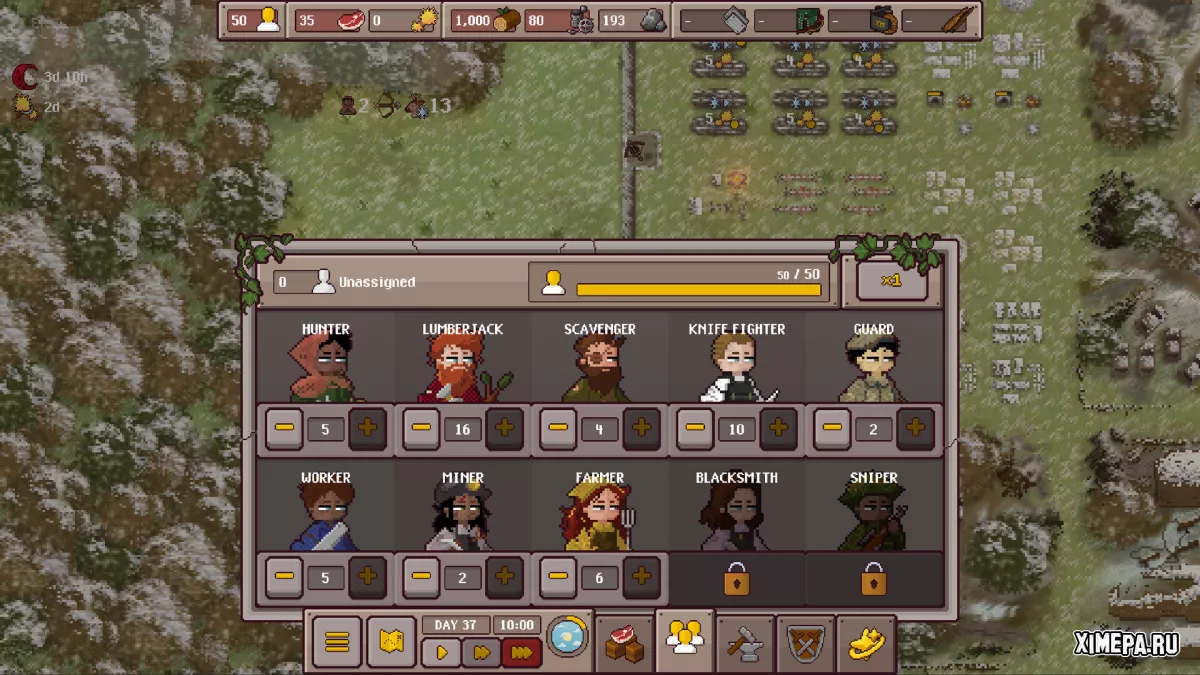Screen dimensions: 1200x675
Task: Increase the Scavenger count
Action: [641, 429]
